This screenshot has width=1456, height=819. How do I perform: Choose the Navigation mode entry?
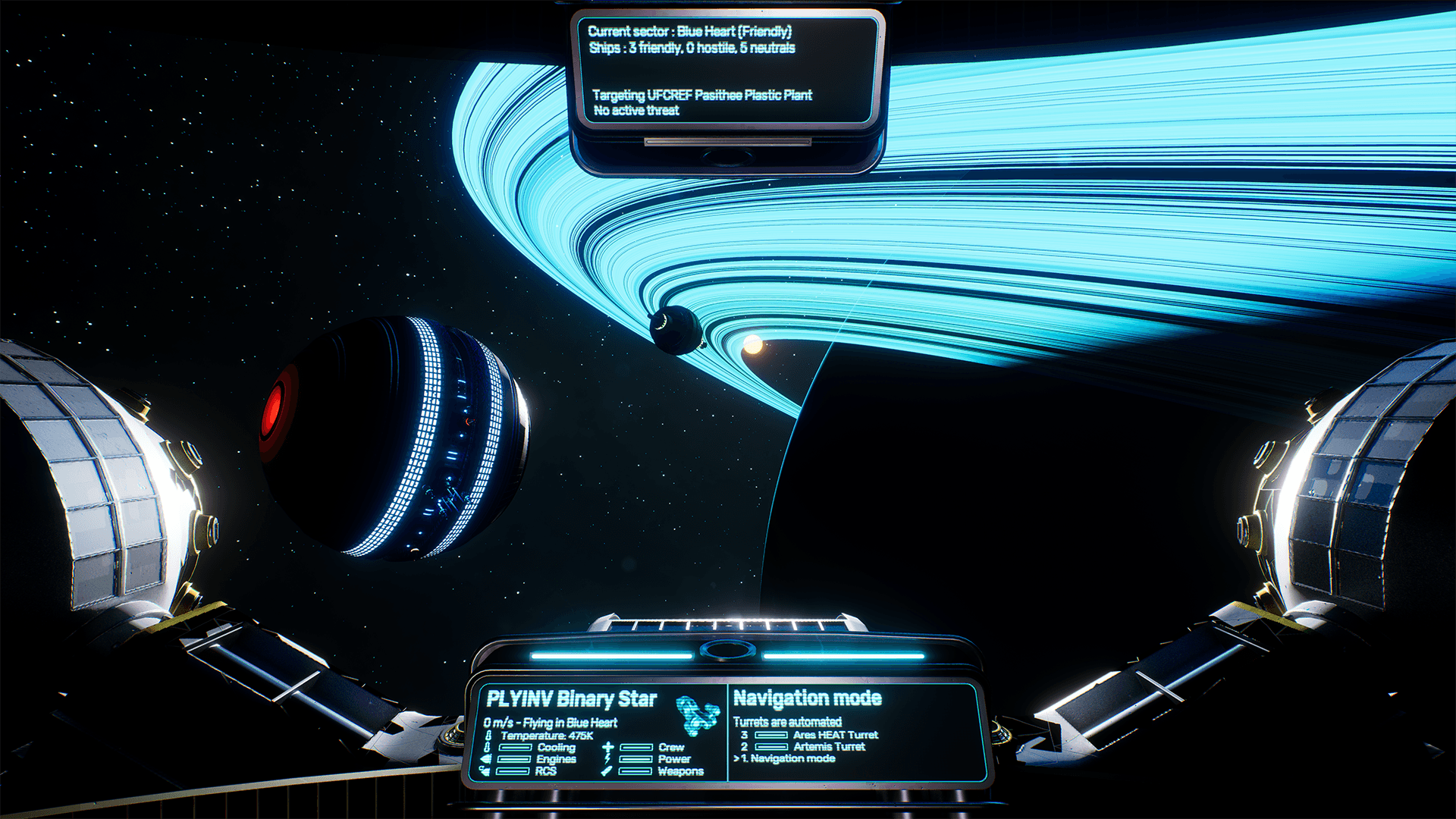[792, 758]
